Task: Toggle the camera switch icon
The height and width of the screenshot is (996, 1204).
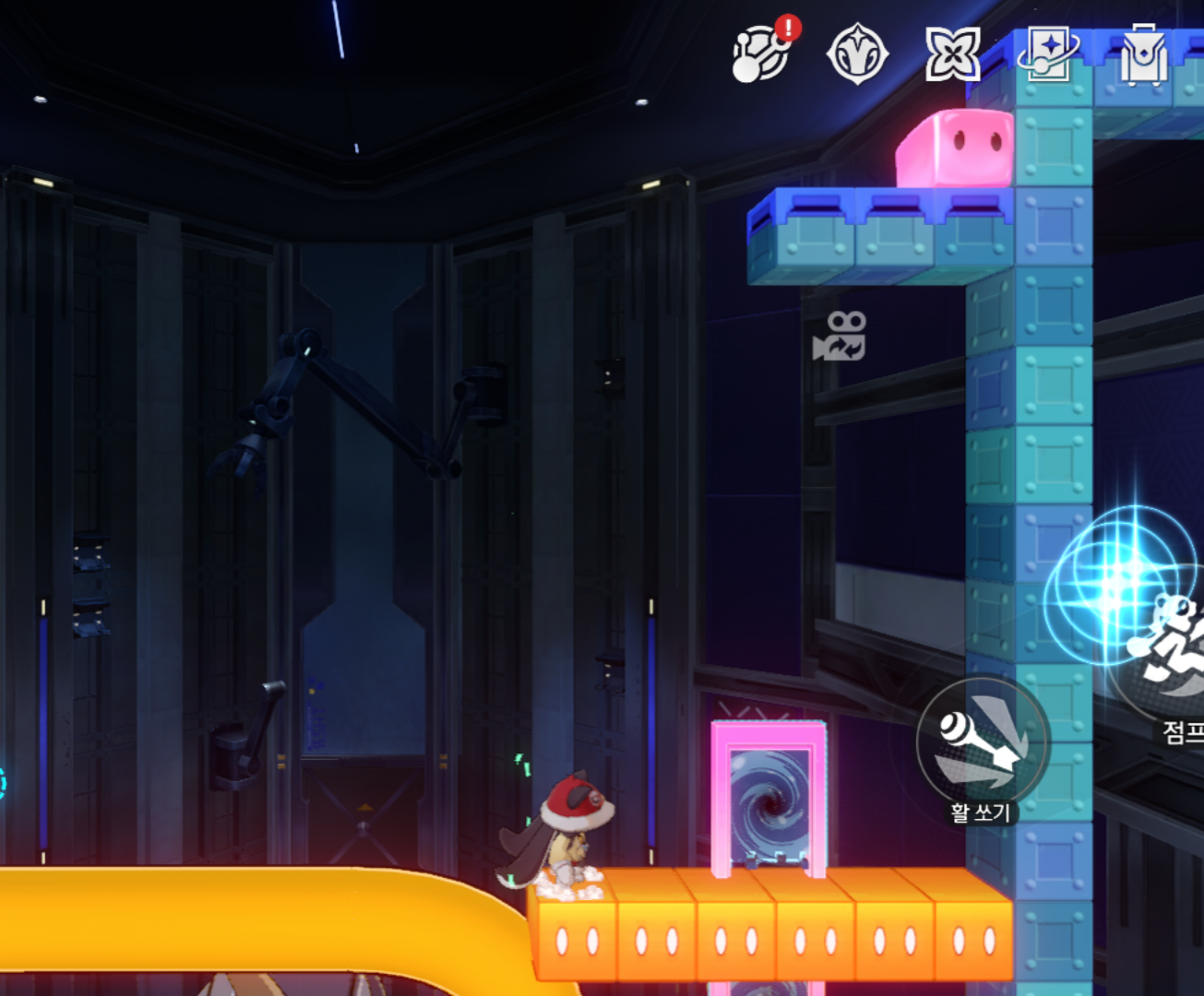Action: pyautogui.click(x=839, y=336)
